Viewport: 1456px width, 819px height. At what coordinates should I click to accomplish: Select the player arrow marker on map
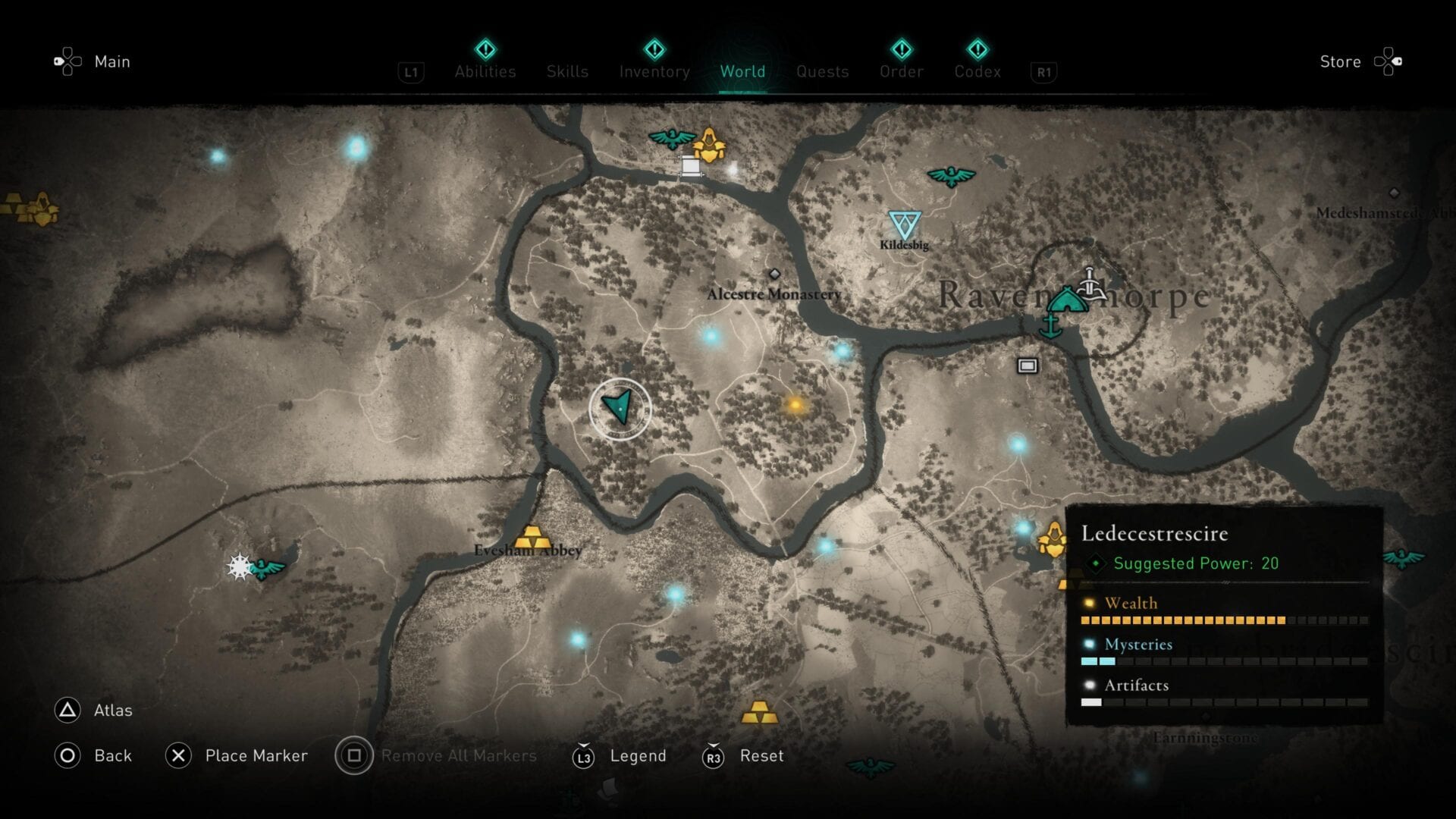pyautogui.click(x=620, y=408)
